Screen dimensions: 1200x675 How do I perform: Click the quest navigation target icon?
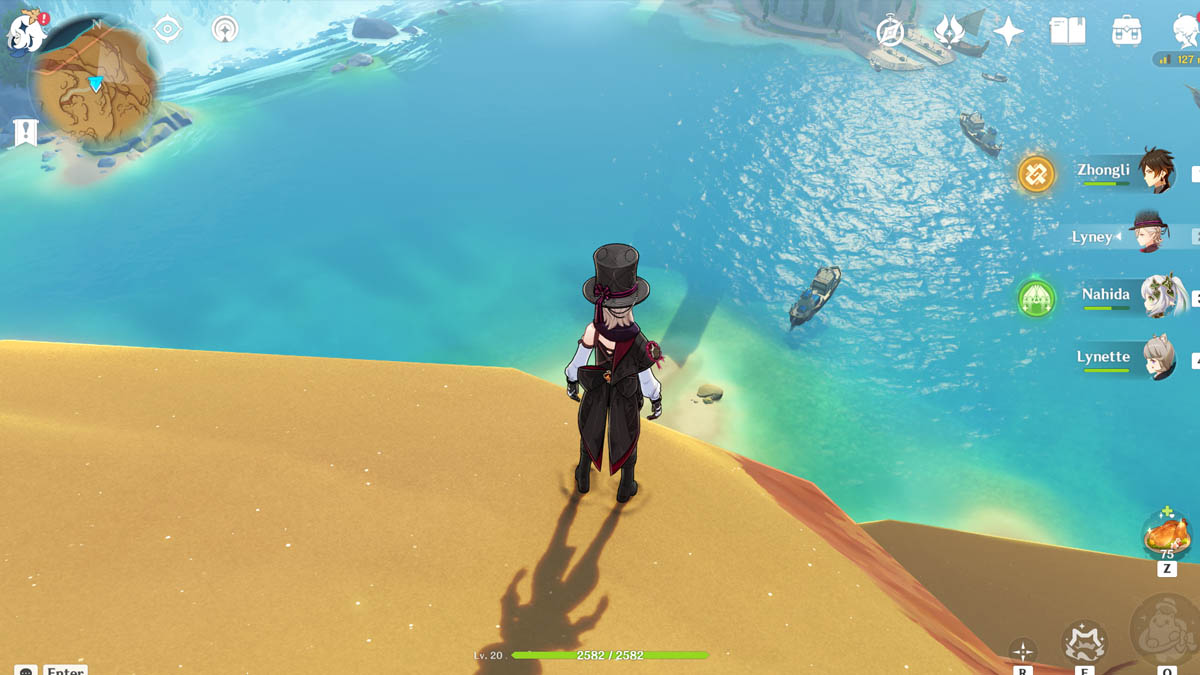pos(168,30)
